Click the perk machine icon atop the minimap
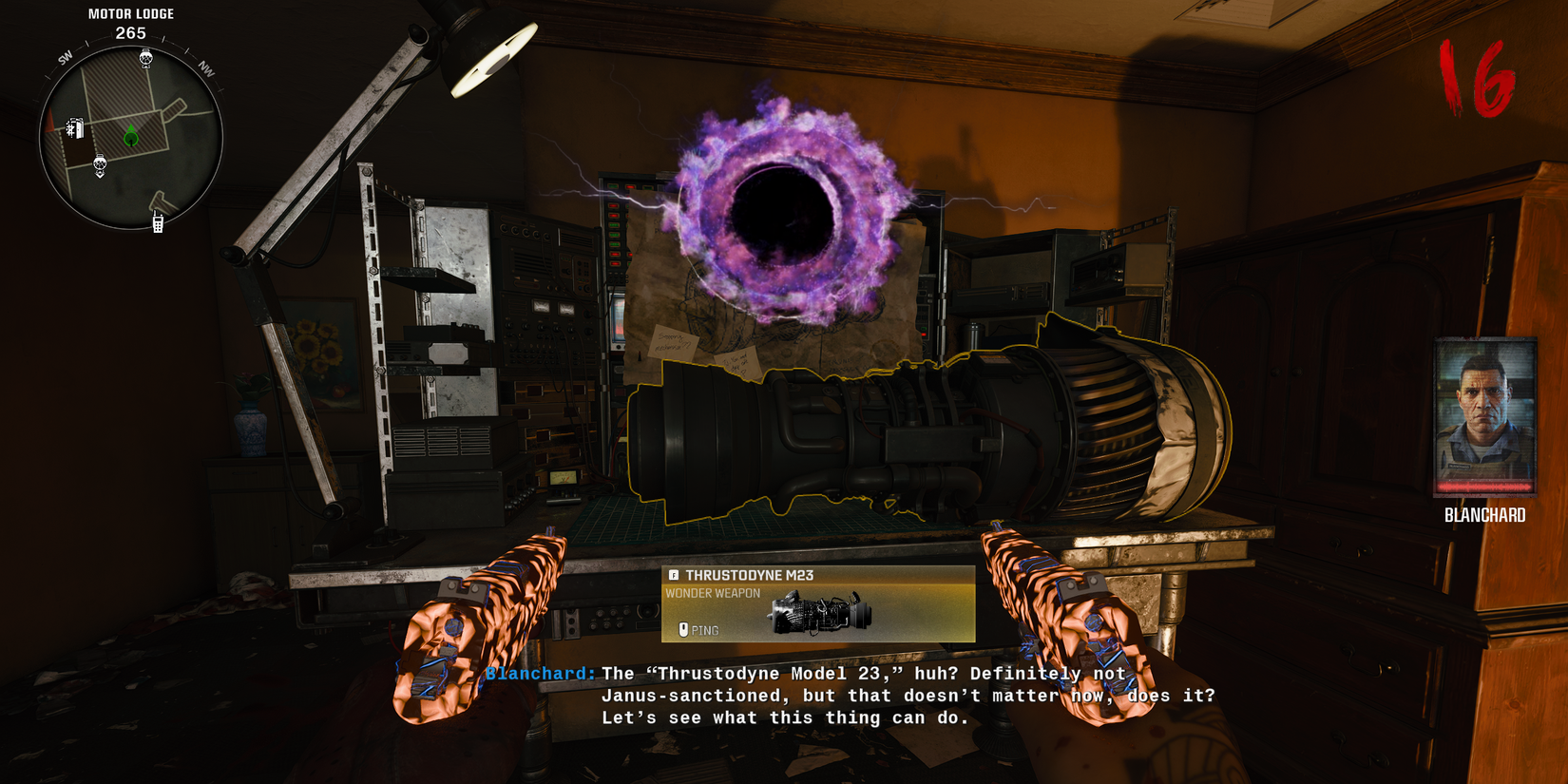1568x784 pixels. (x=146, y=58)
